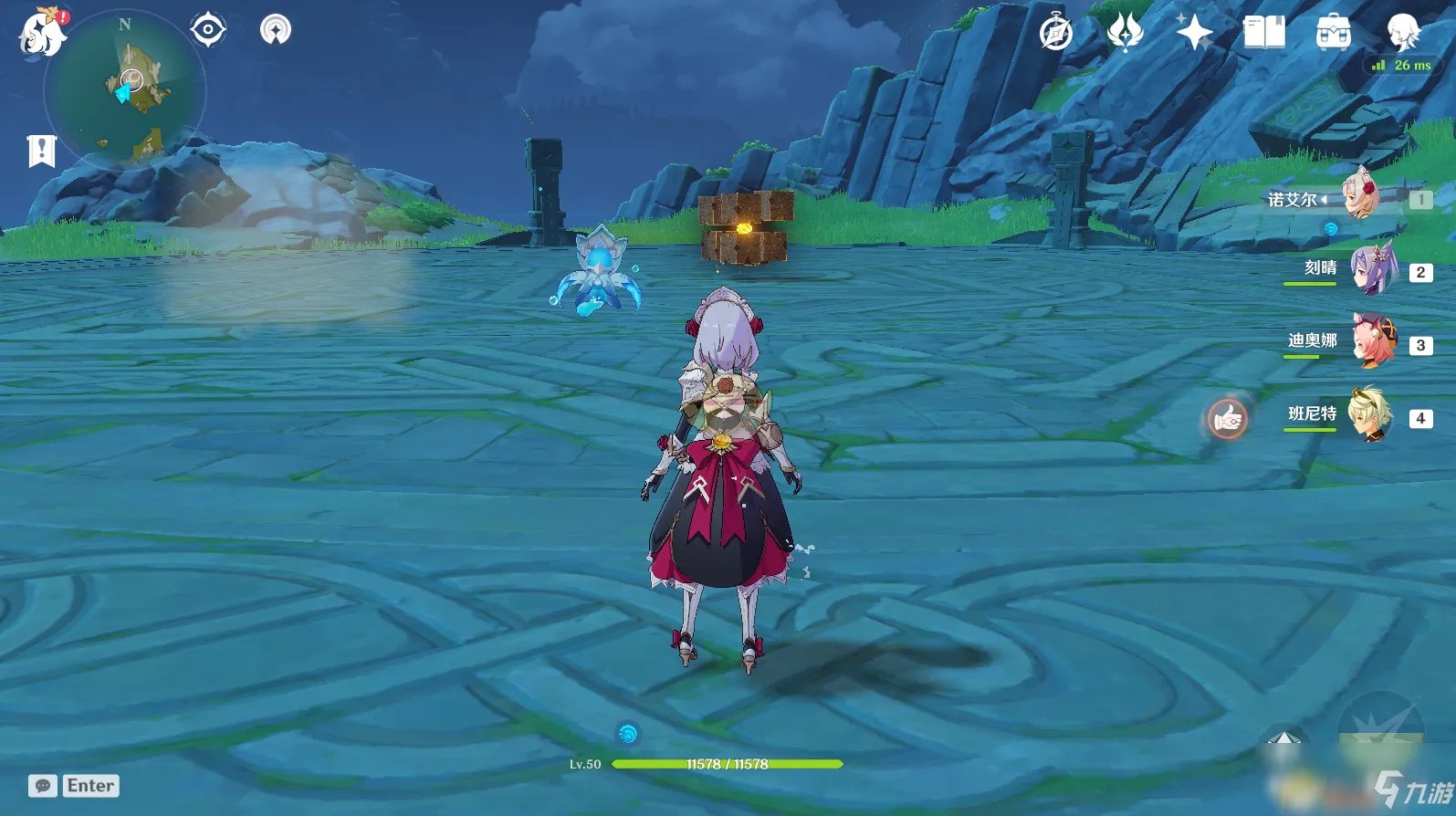The width and height of the screenshot is (1456, 816).
Task: Click the quest navigation target icon
Action: pyautogui.click(x=208, y=30)
